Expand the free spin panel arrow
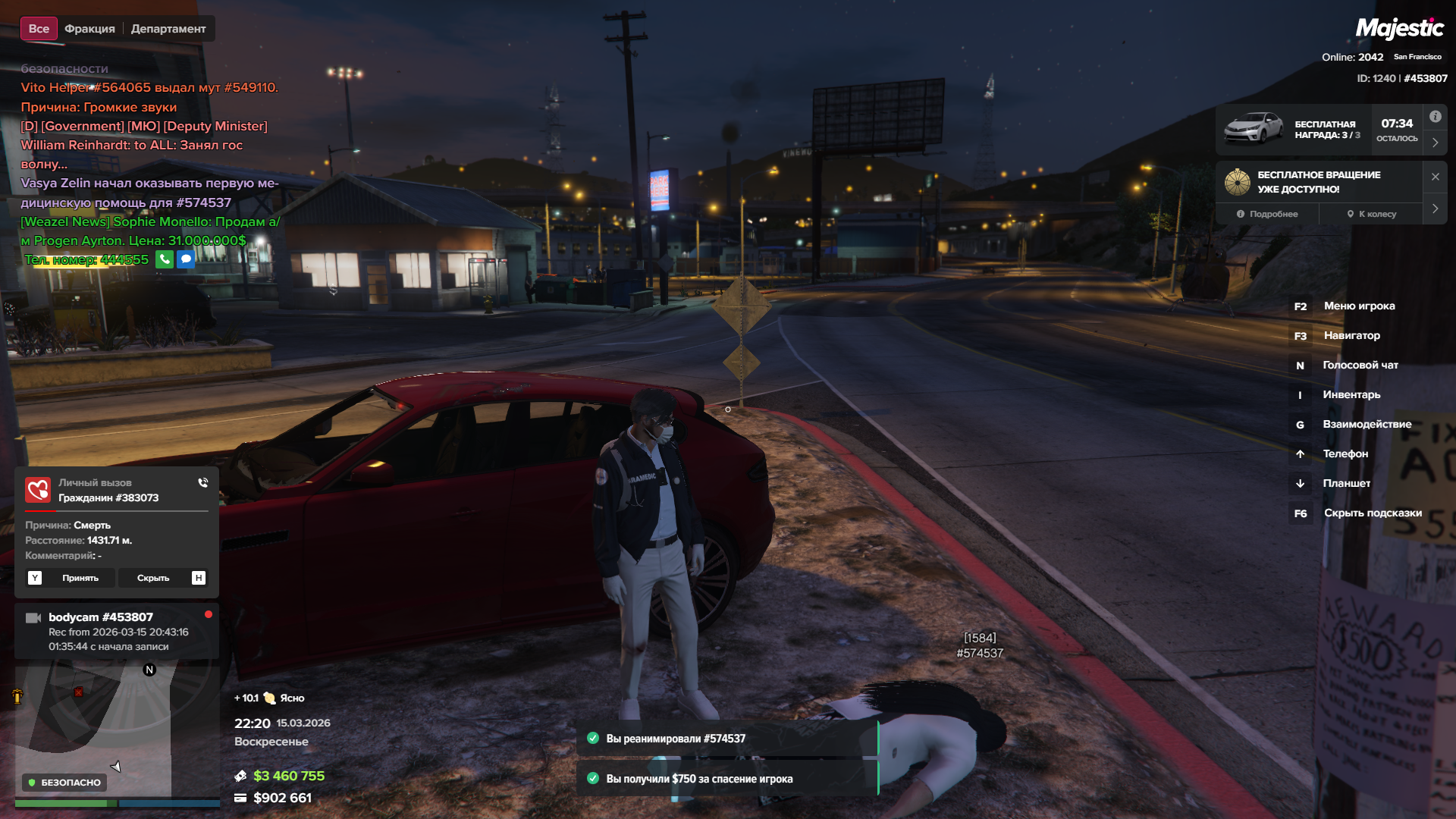Image resolution: width=1456 pixels, height=819 pixels. coord(1435,209)
